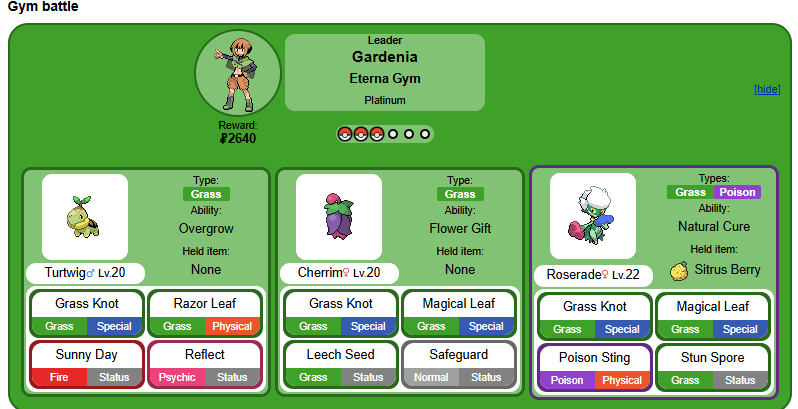Select the Turtwig sprite
The width and height of the screenshot is (798, 409).
pos(85,216)
